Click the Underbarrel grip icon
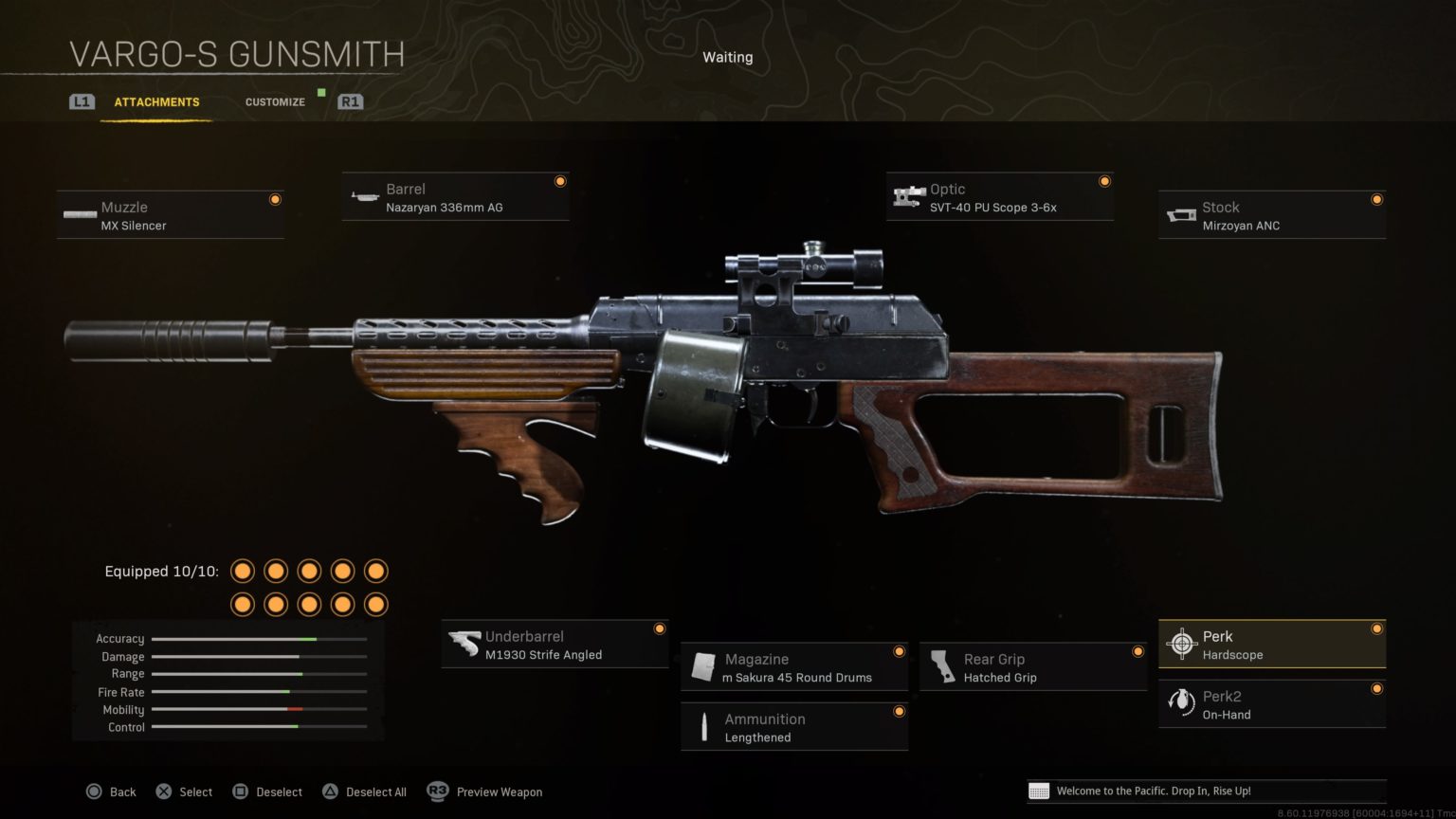The height and width of the screenshot is (819, 1456). coord(464,644)
